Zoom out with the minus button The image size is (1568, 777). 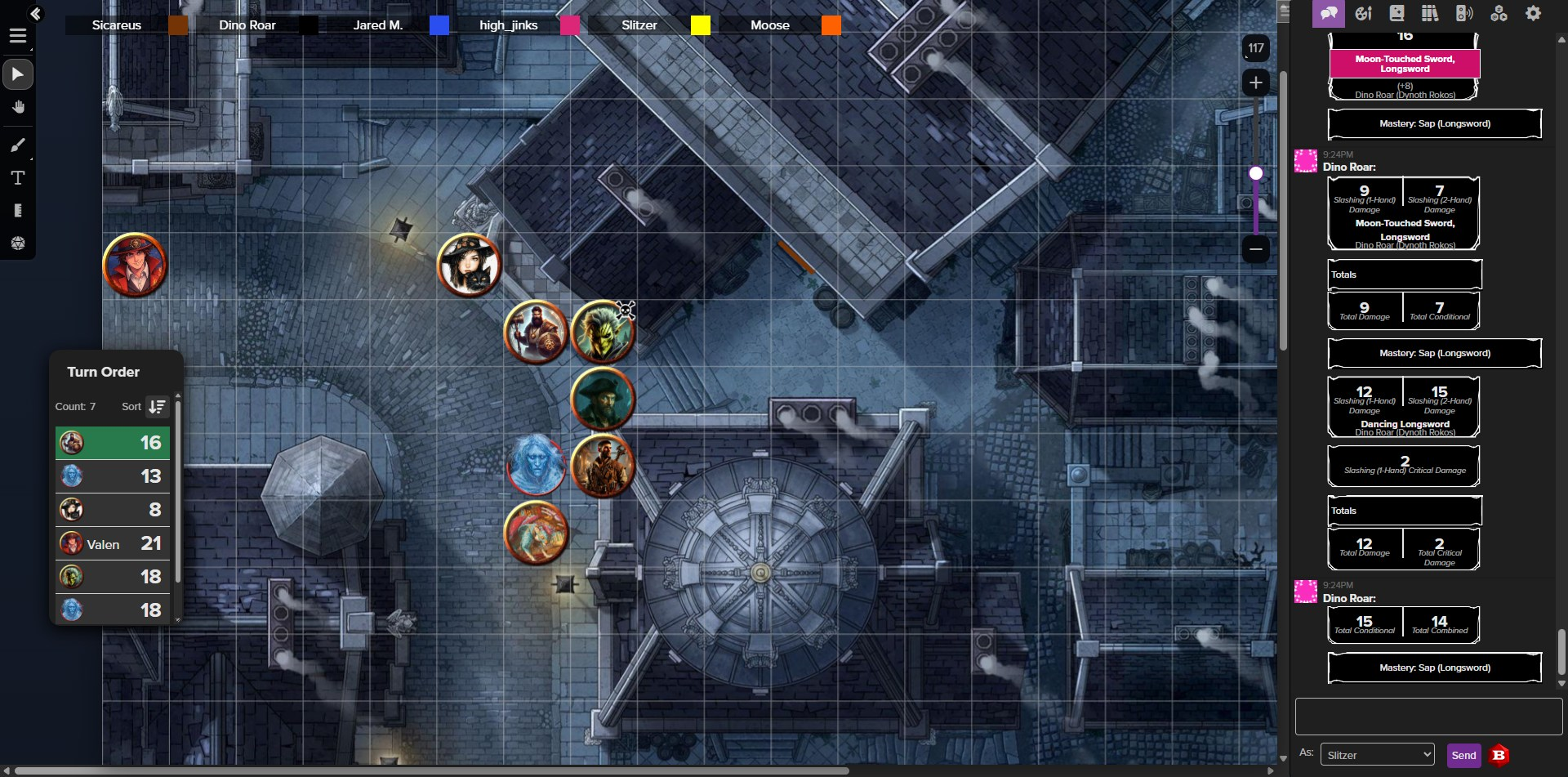pyautogui.click(x=1255, y=248)
